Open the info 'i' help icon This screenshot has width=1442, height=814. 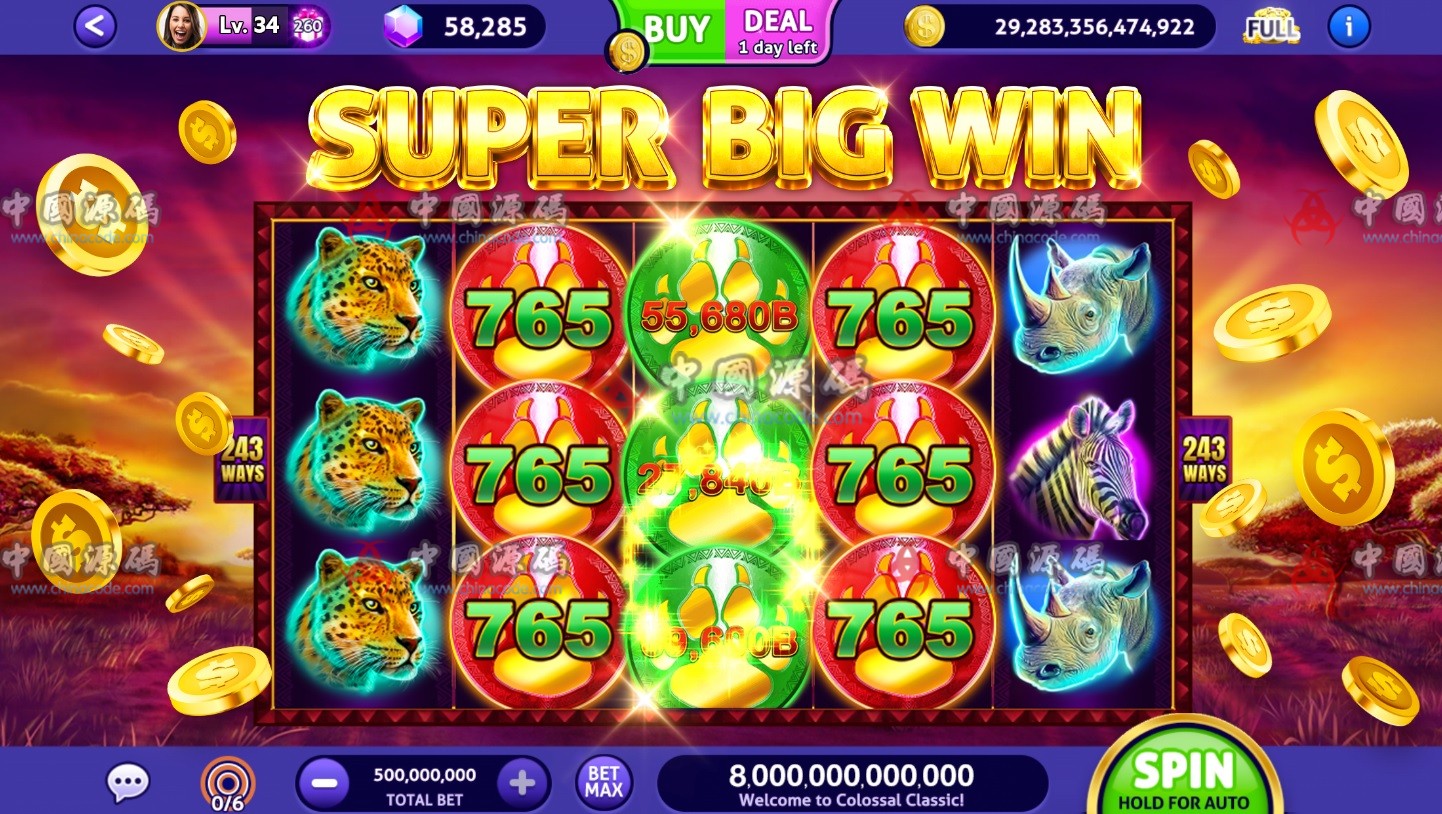pos(1348,27)
